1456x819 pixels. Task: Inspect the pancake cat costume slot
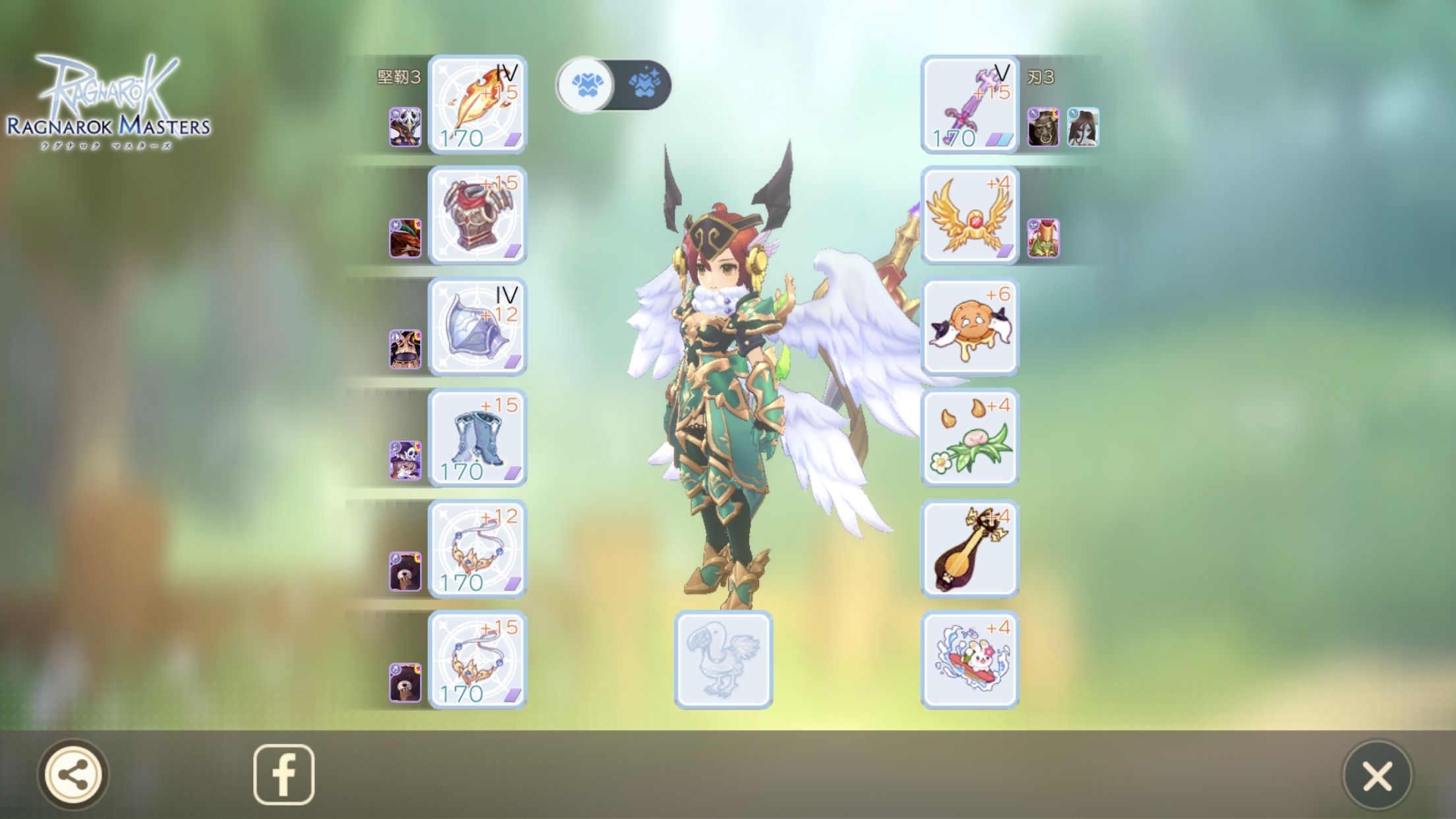pos(969,327)
